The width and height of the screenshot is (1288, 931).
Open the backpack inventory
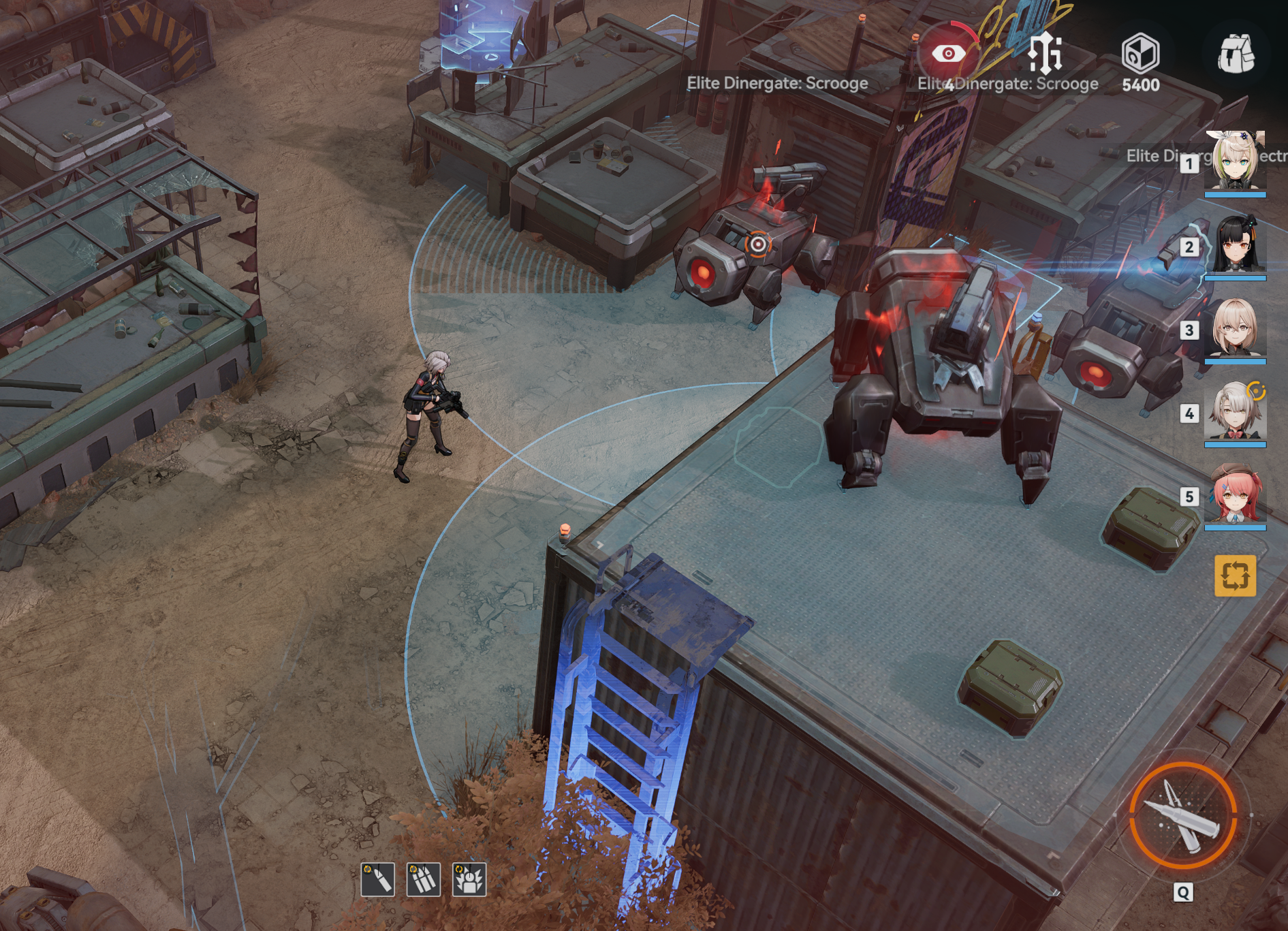click(1236, 54)
